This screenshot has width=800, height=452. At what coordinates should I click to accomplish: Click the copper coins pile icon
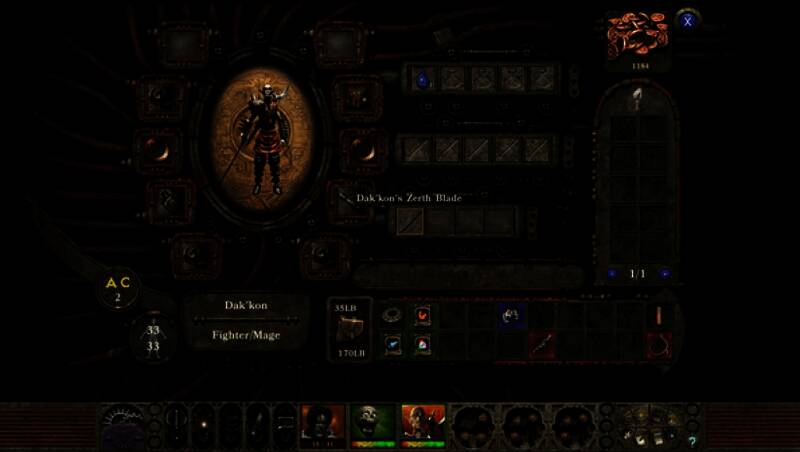click(x=636, y=36)
